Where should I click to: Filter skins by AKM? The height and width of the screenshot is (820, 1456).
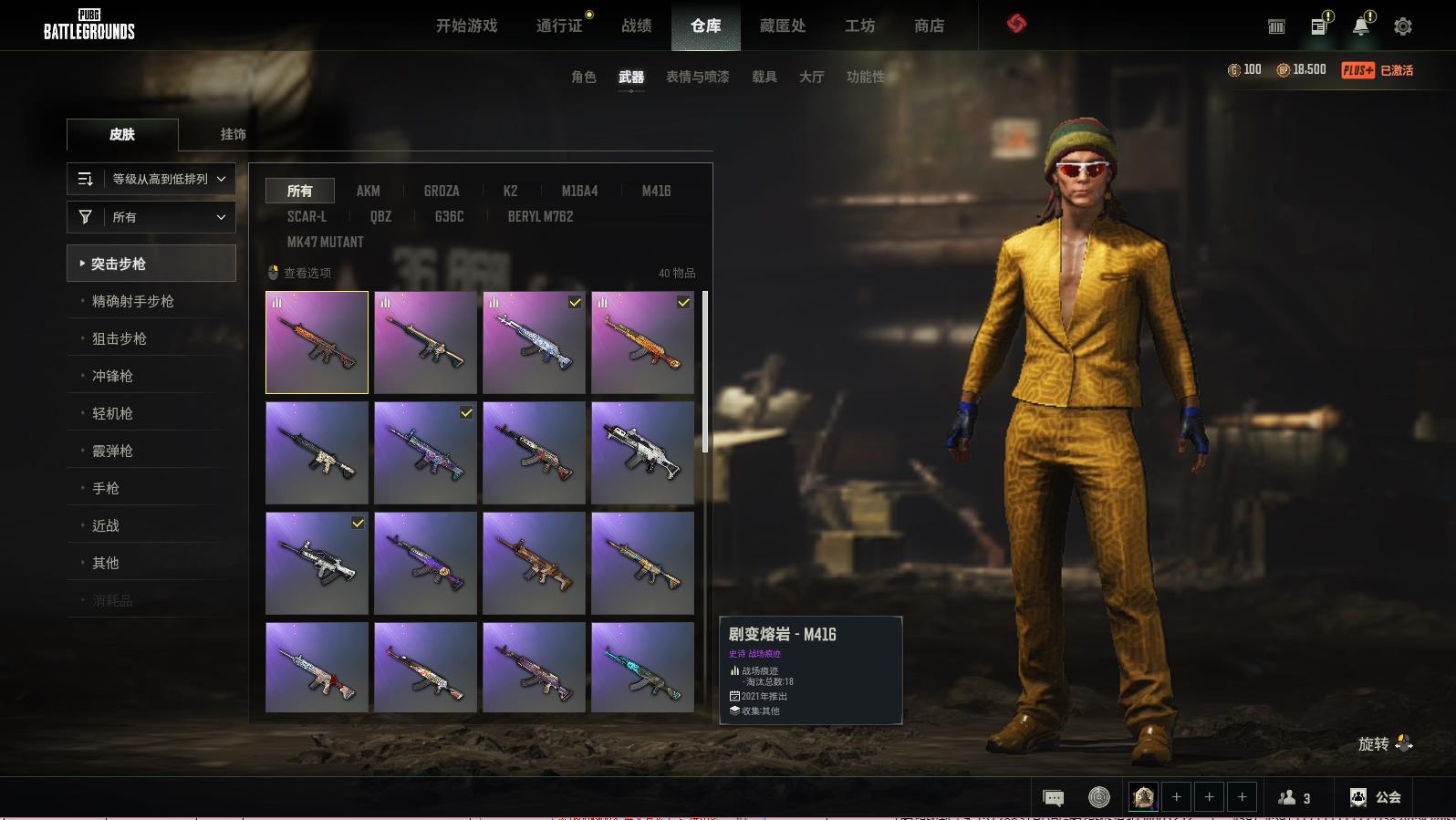[x=368, y=191]
